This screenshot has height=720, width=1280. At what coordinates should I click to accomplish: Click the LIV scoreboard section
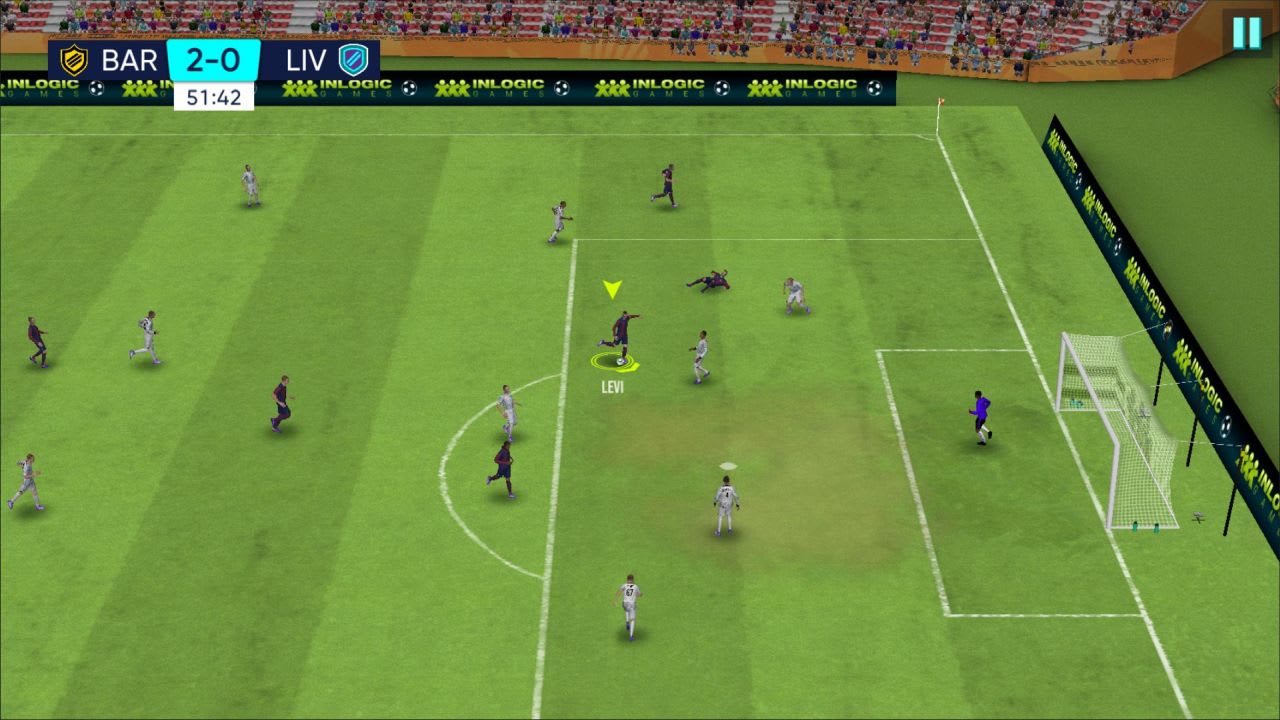pos(325,60)
